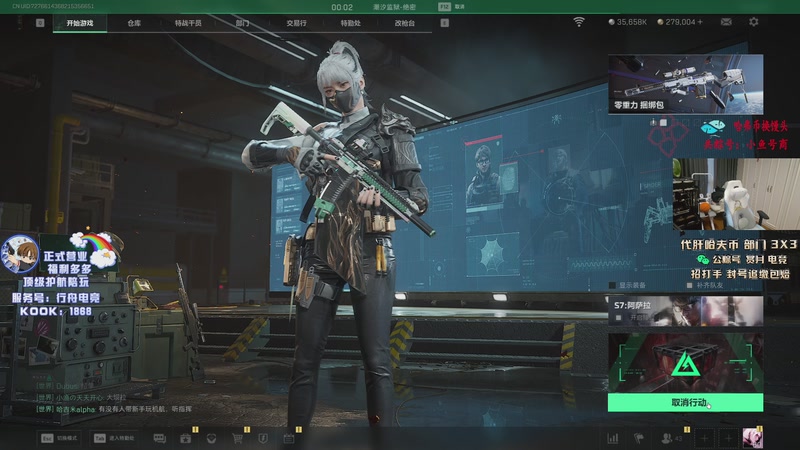Open the player avatar profile

(752, 438)
